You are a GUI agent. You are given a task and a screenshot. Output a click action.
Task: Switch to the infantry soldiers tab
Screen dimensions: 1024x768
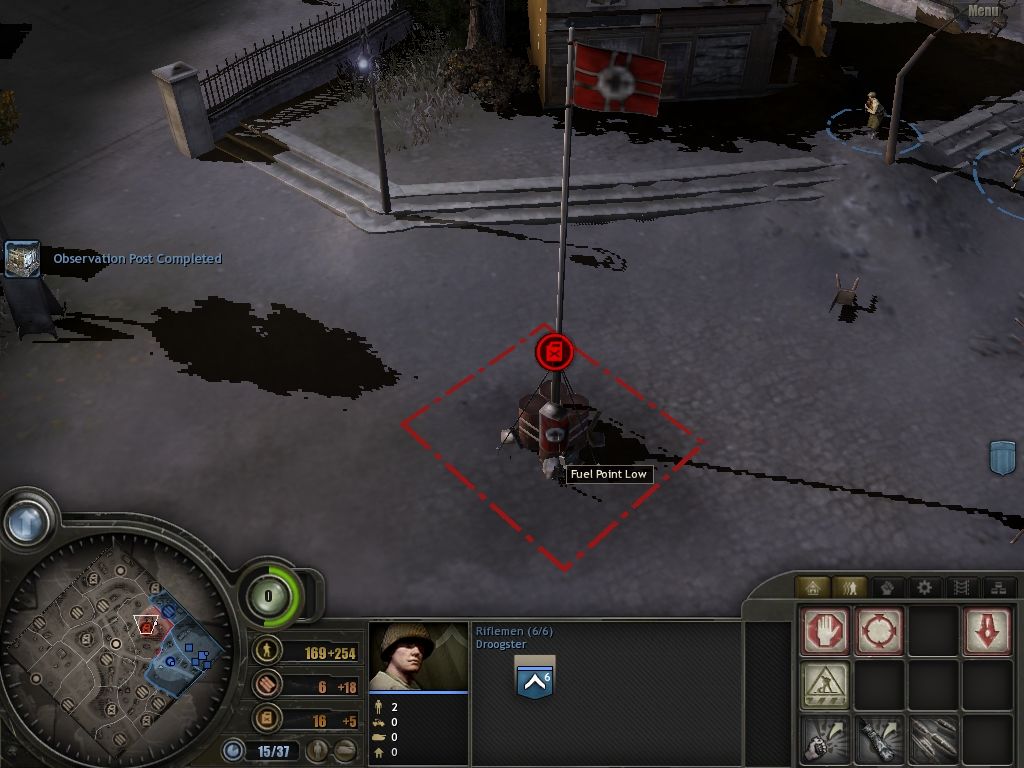tap(850, 587)
